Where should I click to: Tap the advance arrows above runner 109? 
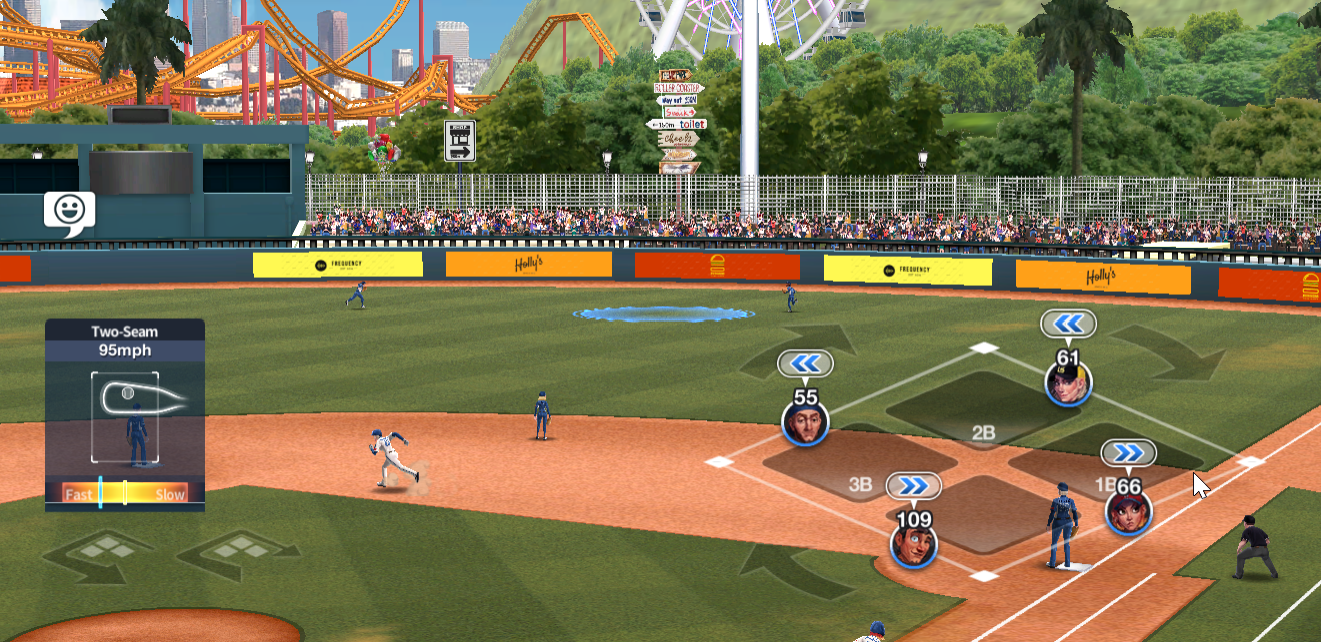click(914, 485)
